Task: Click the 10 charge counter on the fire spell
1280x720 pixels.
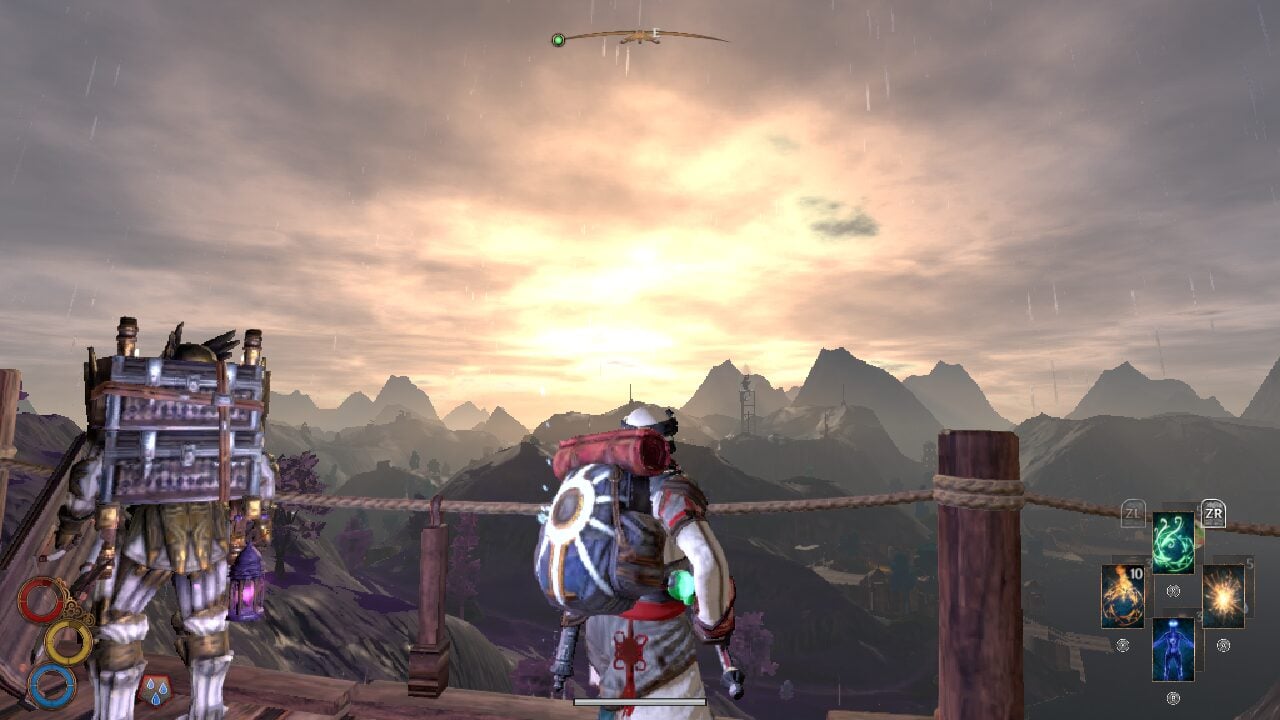Action: 1135,574
